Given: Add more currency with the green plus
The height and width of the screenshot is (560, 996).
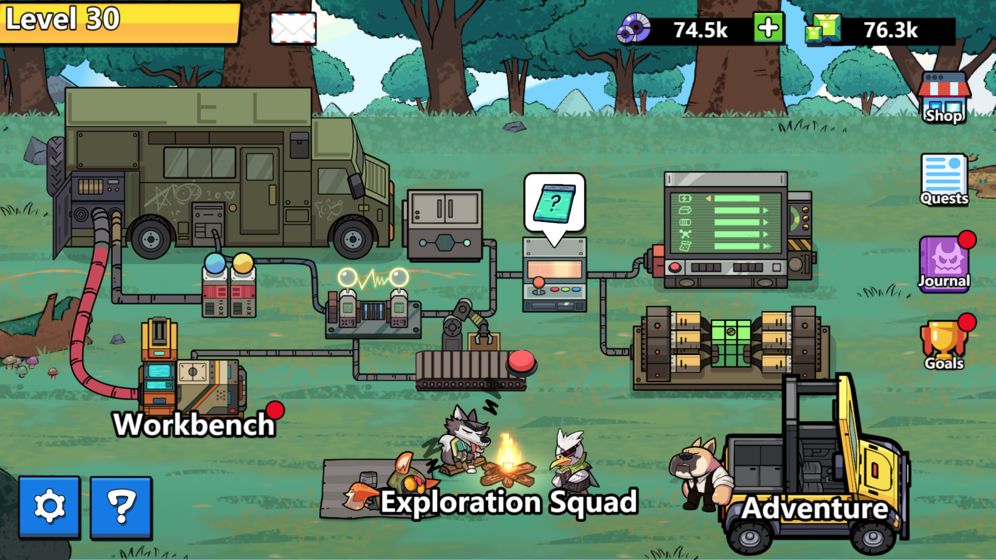Looking at the screenshot, I should coord(768,28).
